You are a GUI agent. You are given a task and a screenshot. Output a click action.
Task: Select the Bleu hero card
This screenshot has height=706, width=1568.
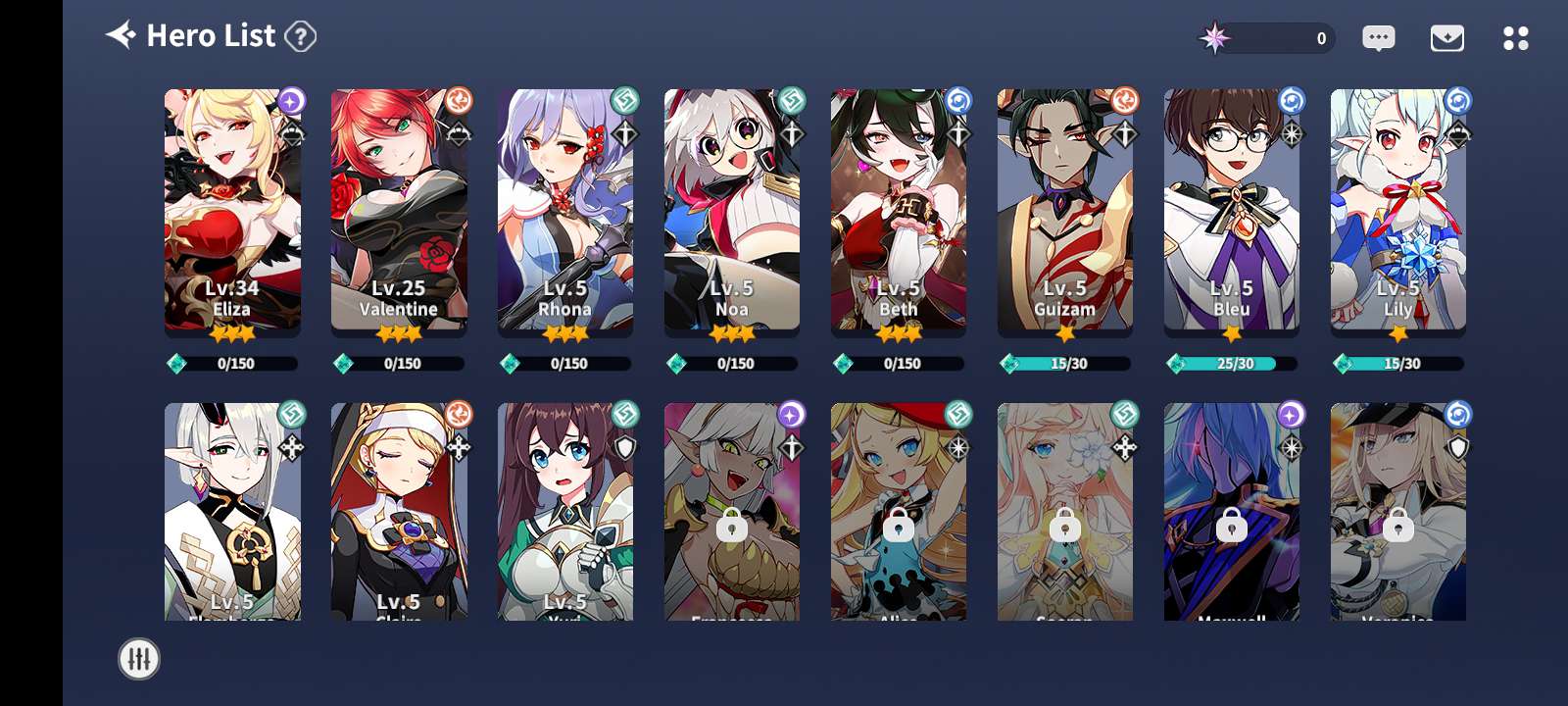tap(1232, 211)
